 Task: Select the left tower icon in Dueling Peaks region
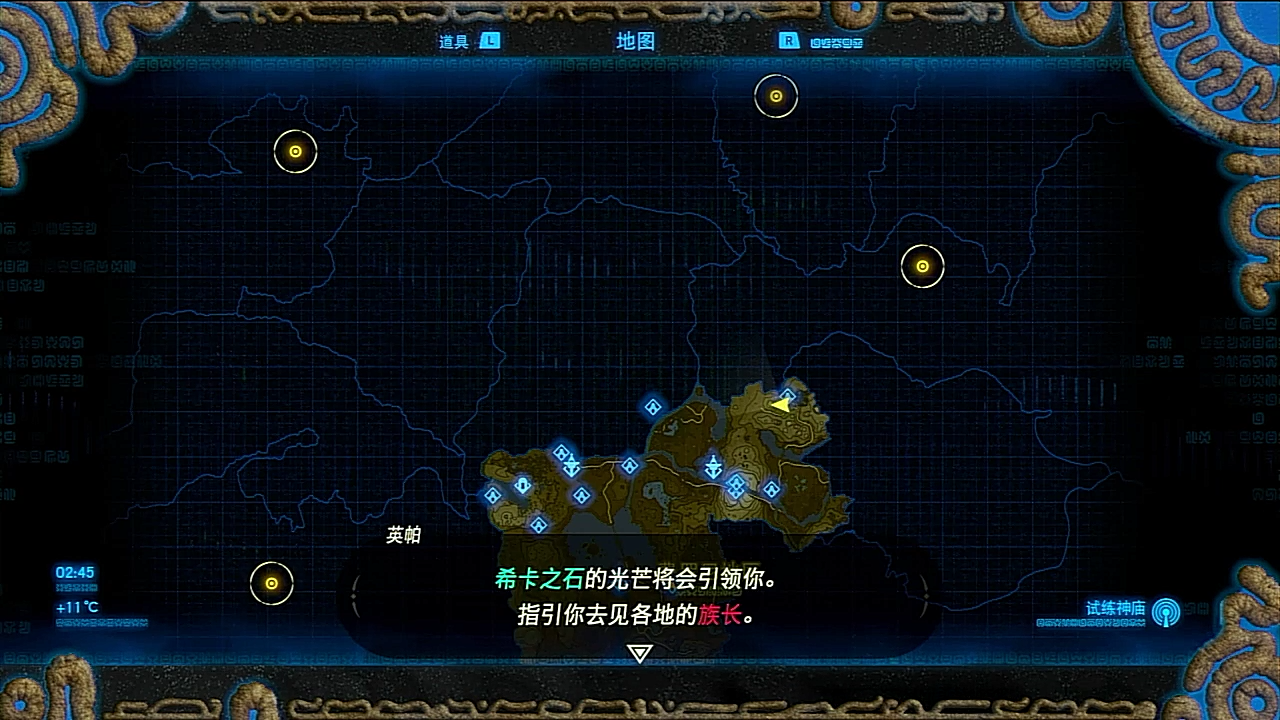tap(571, 465)
